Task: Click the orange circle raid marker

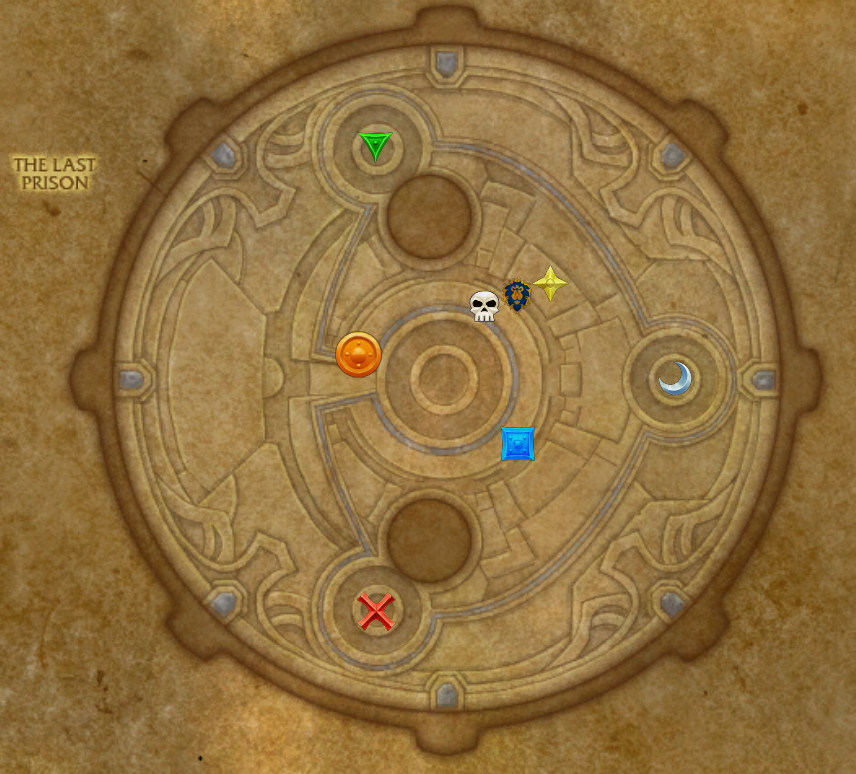Action: 358,355
